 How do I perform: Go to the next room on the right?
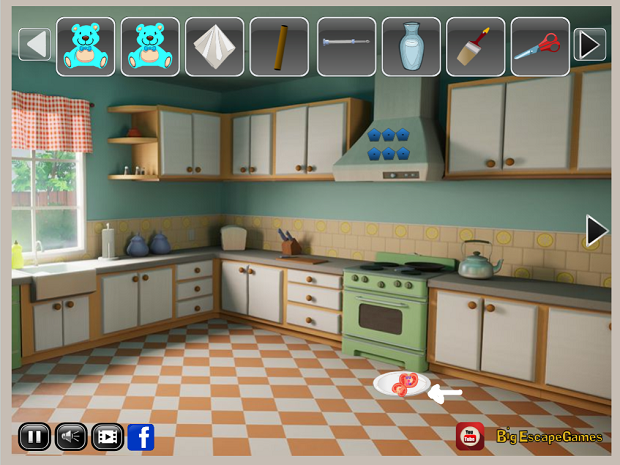pos(596,231)
